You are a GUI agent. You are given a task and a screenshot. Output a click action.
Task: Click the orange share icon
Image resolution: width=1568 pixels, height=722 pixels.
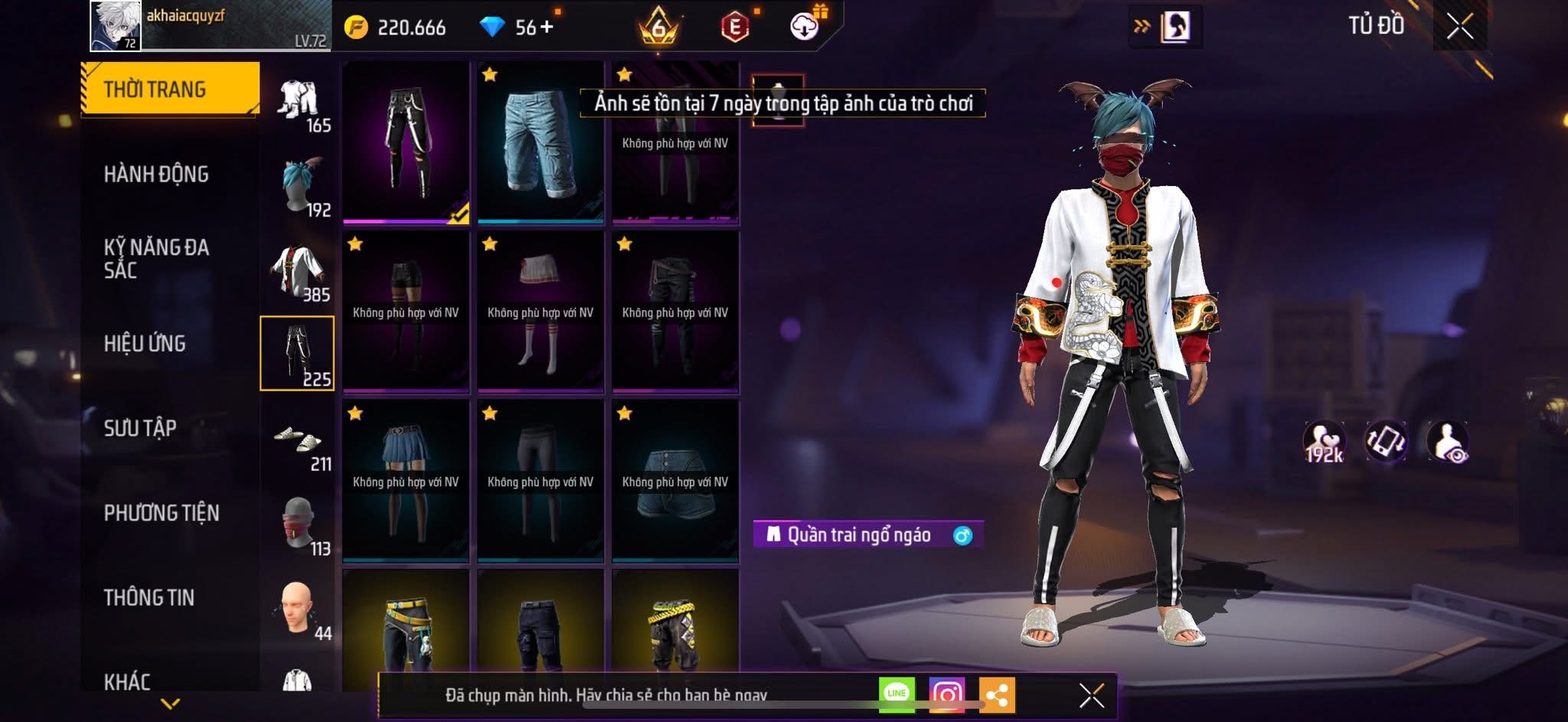coord(996,694)
